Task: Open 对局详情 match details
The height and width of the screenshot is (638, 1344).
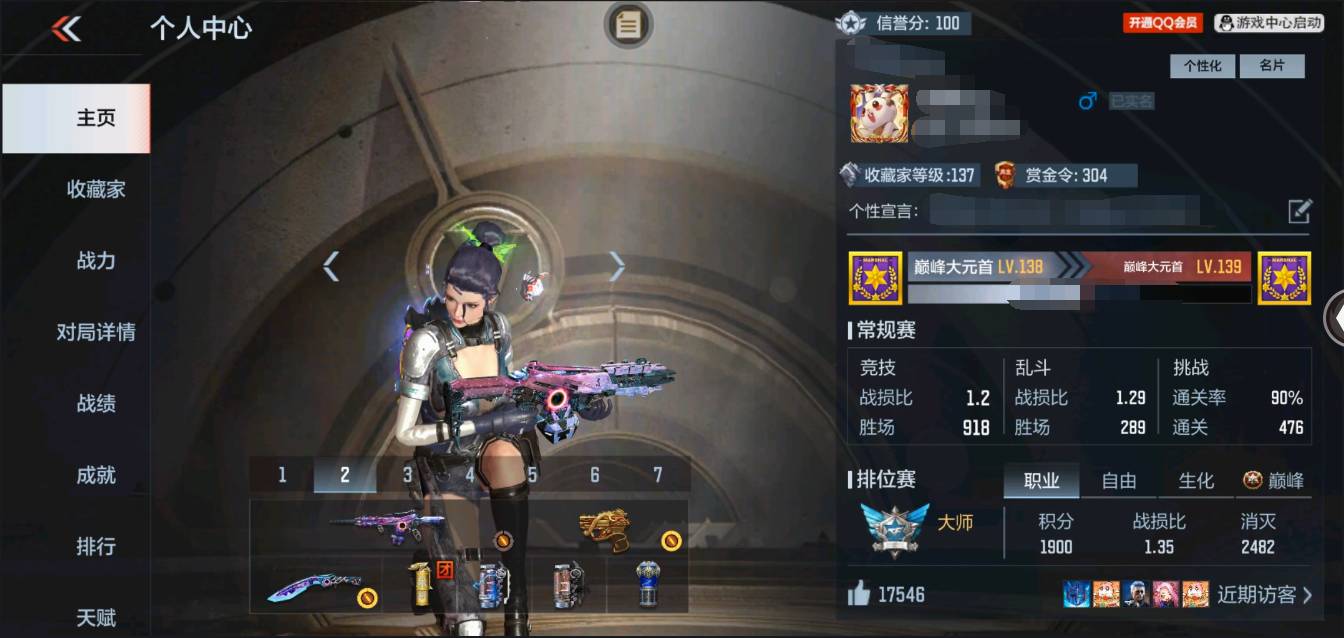Action: coord(96,332)
